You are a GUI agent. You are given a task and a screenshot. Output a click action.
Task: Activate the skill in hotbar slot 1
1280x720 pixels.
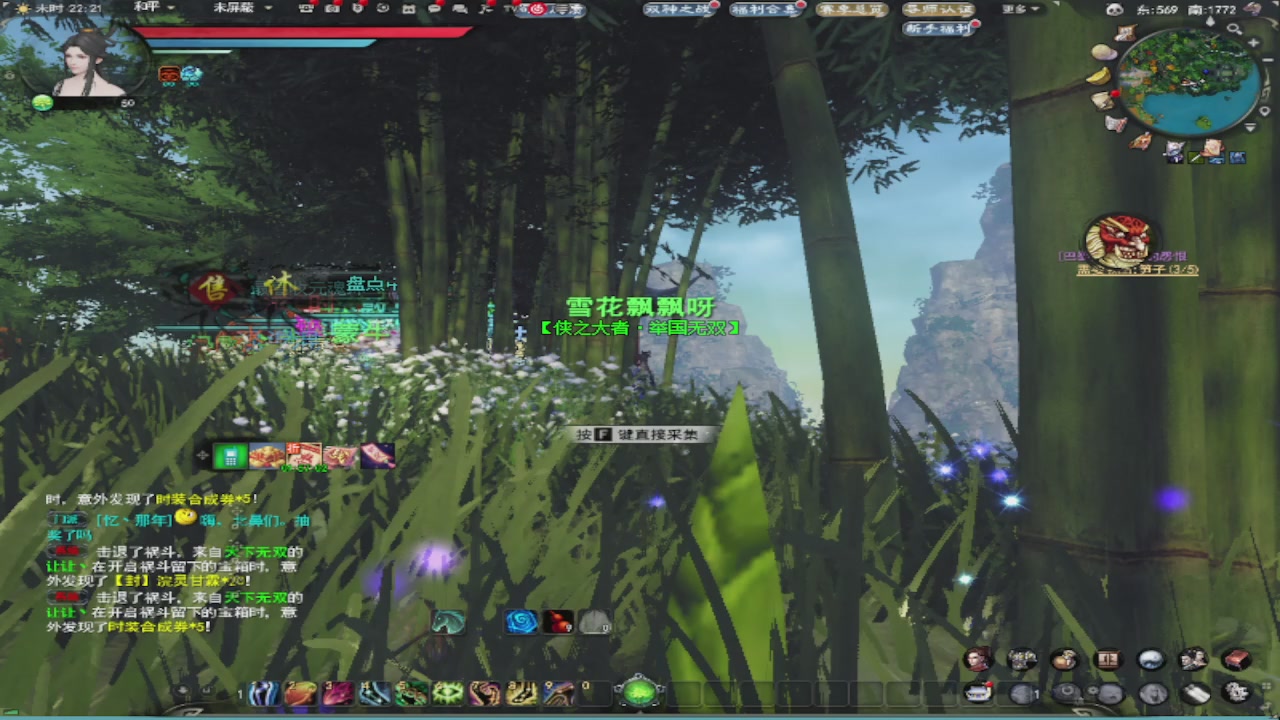click(x=262, y=692)
